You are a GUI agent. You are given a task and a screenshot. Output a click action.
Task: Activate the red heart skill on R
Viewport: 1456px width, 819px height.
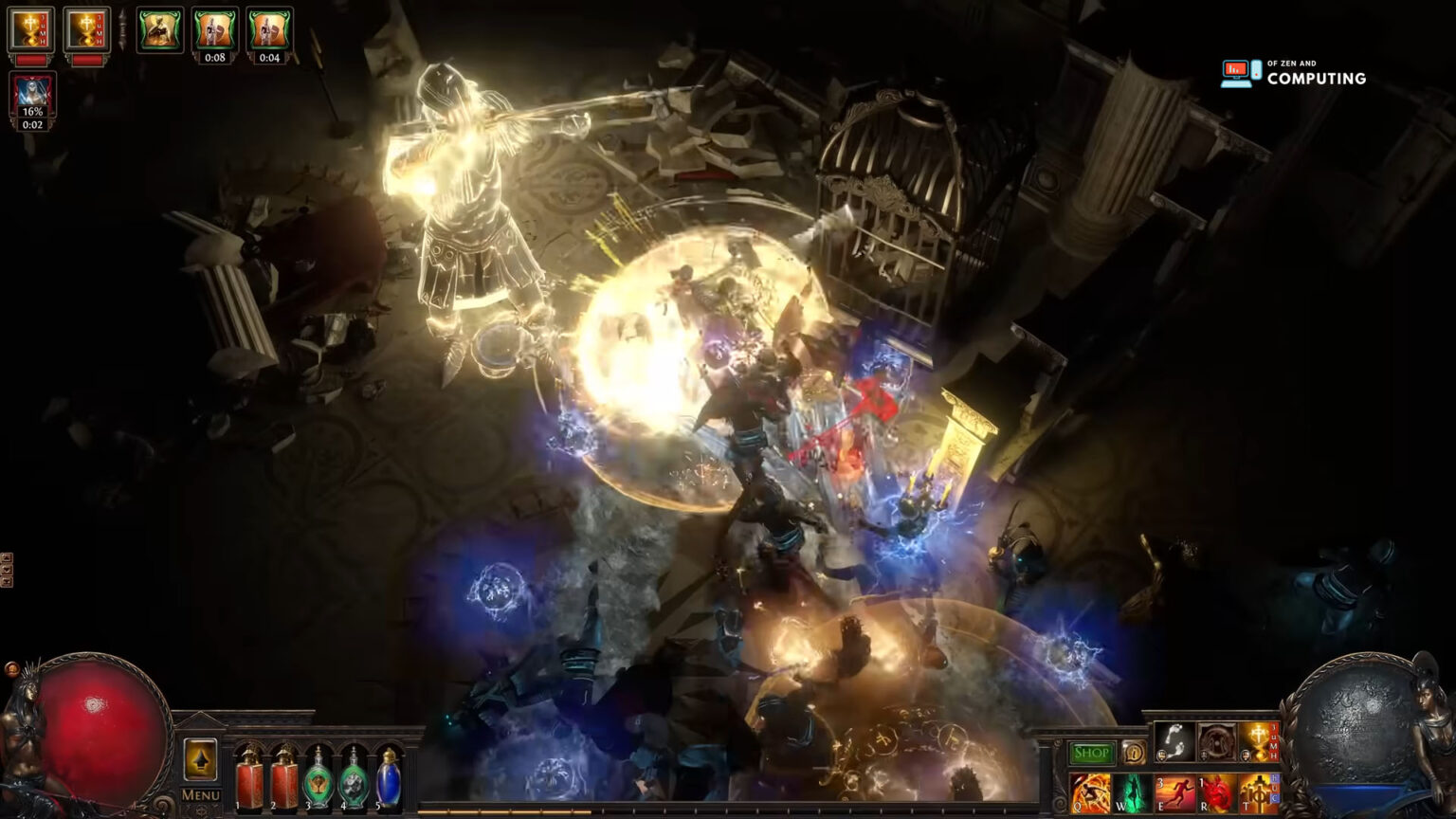pos(1217,793)
